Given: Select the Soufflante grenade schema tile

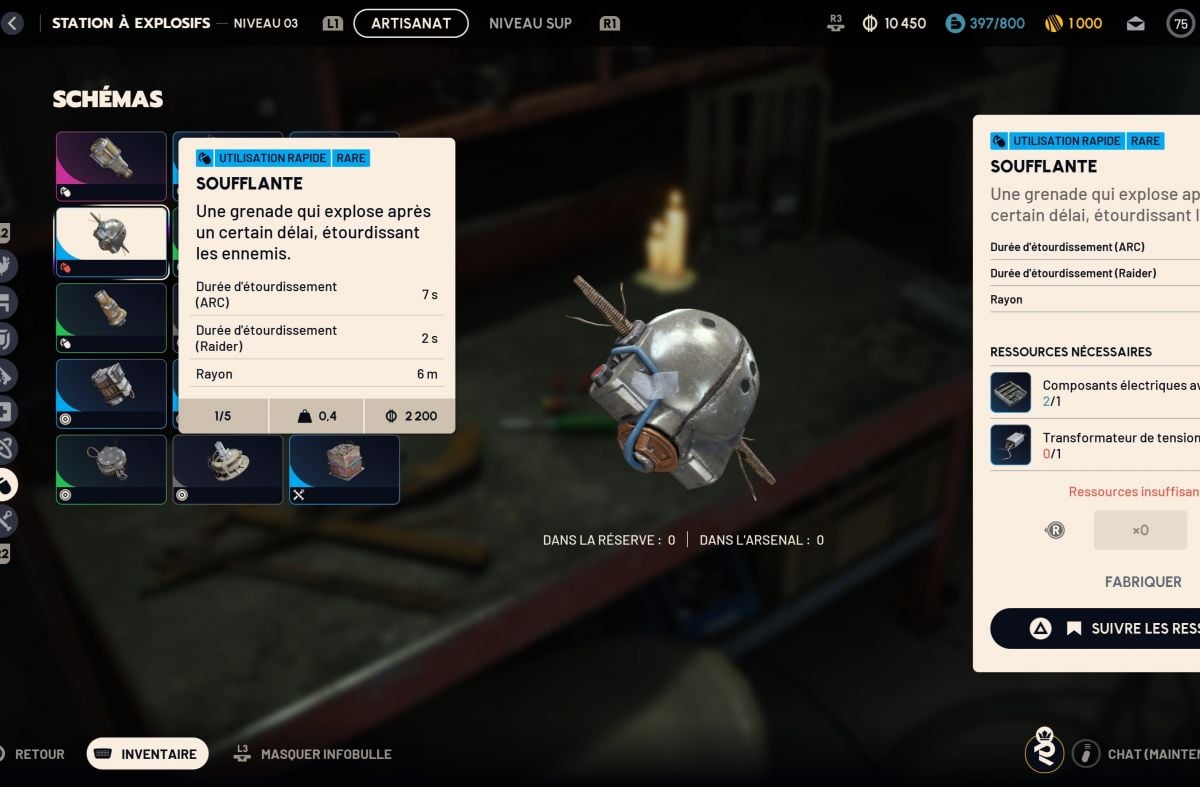Looking at the screenshot, I should [x=111, y=241].
